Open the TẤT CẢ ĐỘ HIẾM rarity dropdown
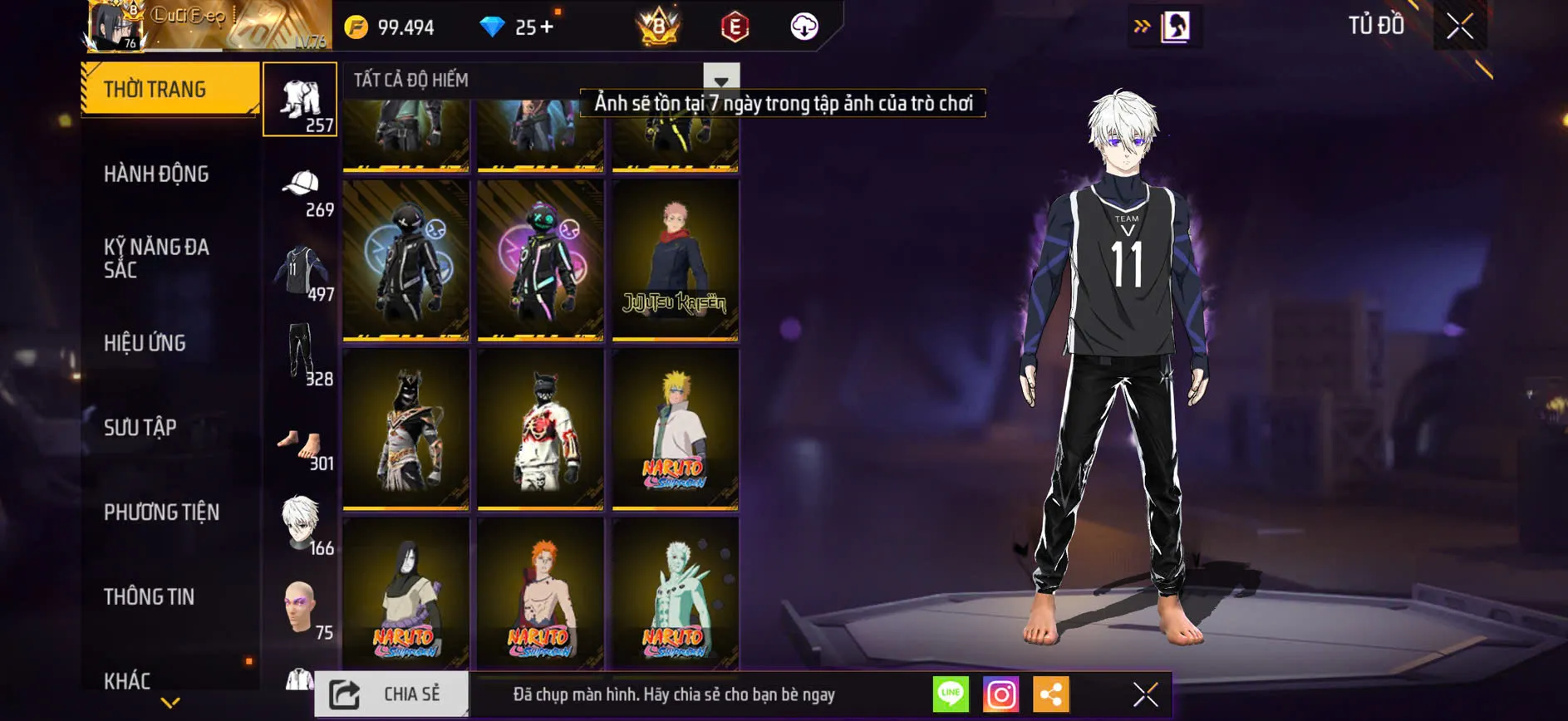The height and width of the screenshot is (721, 1568). (720, 80)
